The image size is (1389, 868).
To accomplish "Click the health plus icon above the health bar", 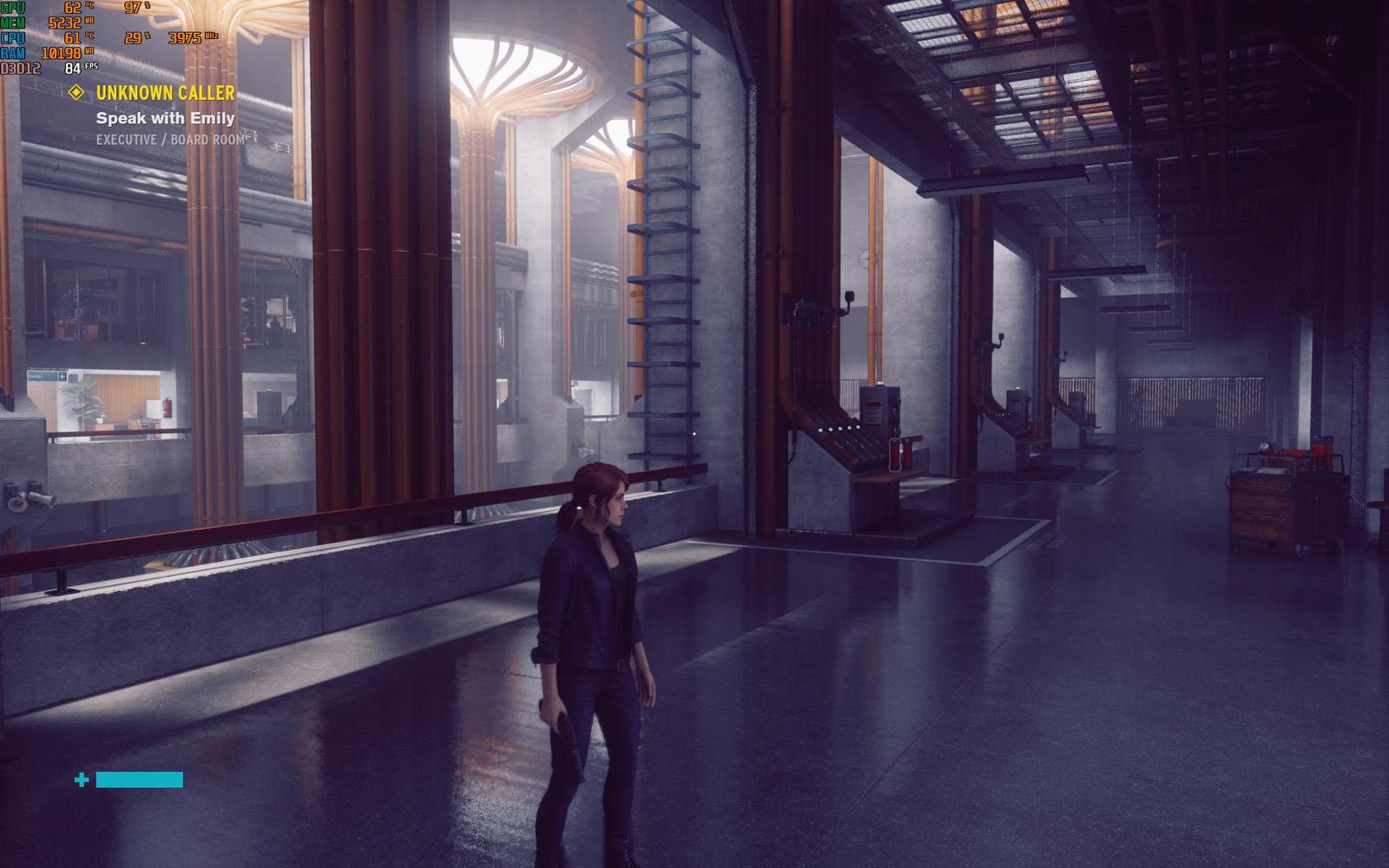I will [x=82, y=780].
